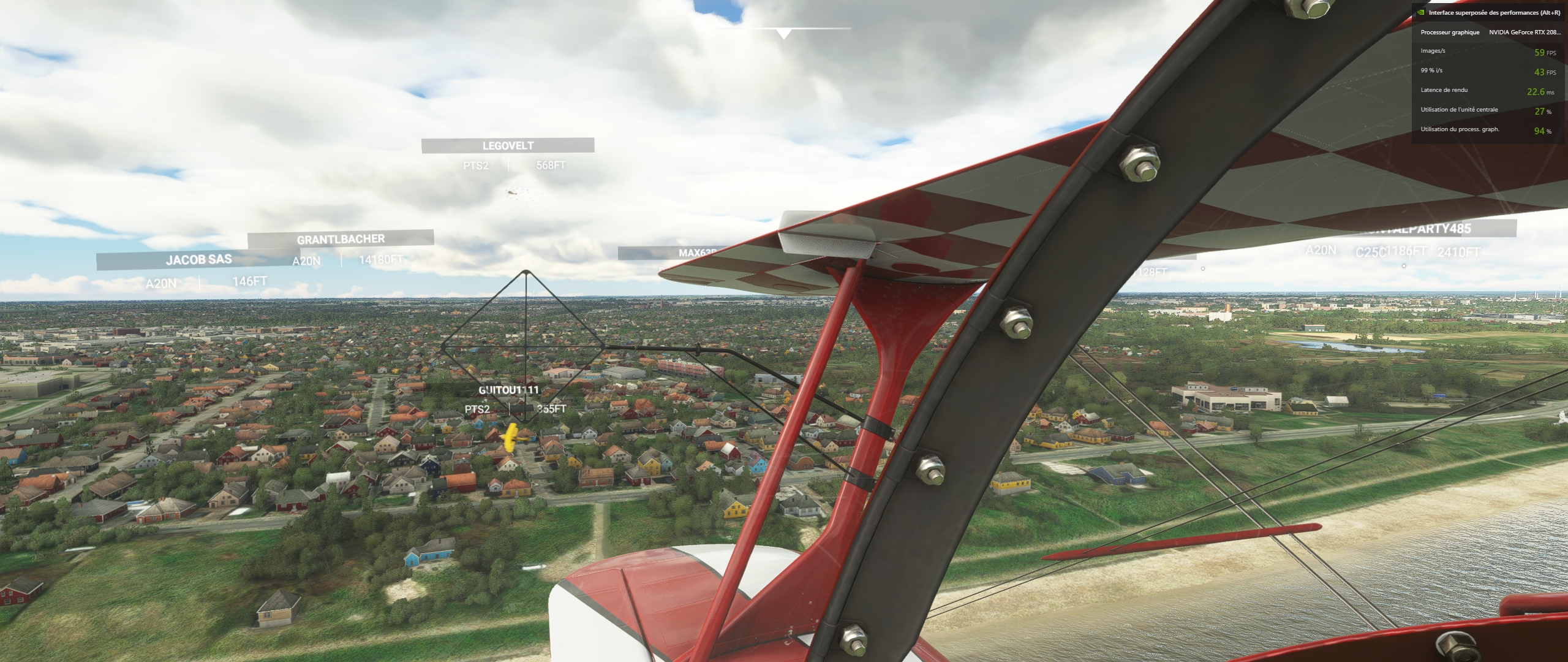
Task: Choose the GUITOU1111 player nameplate
Action: point(508,390)
